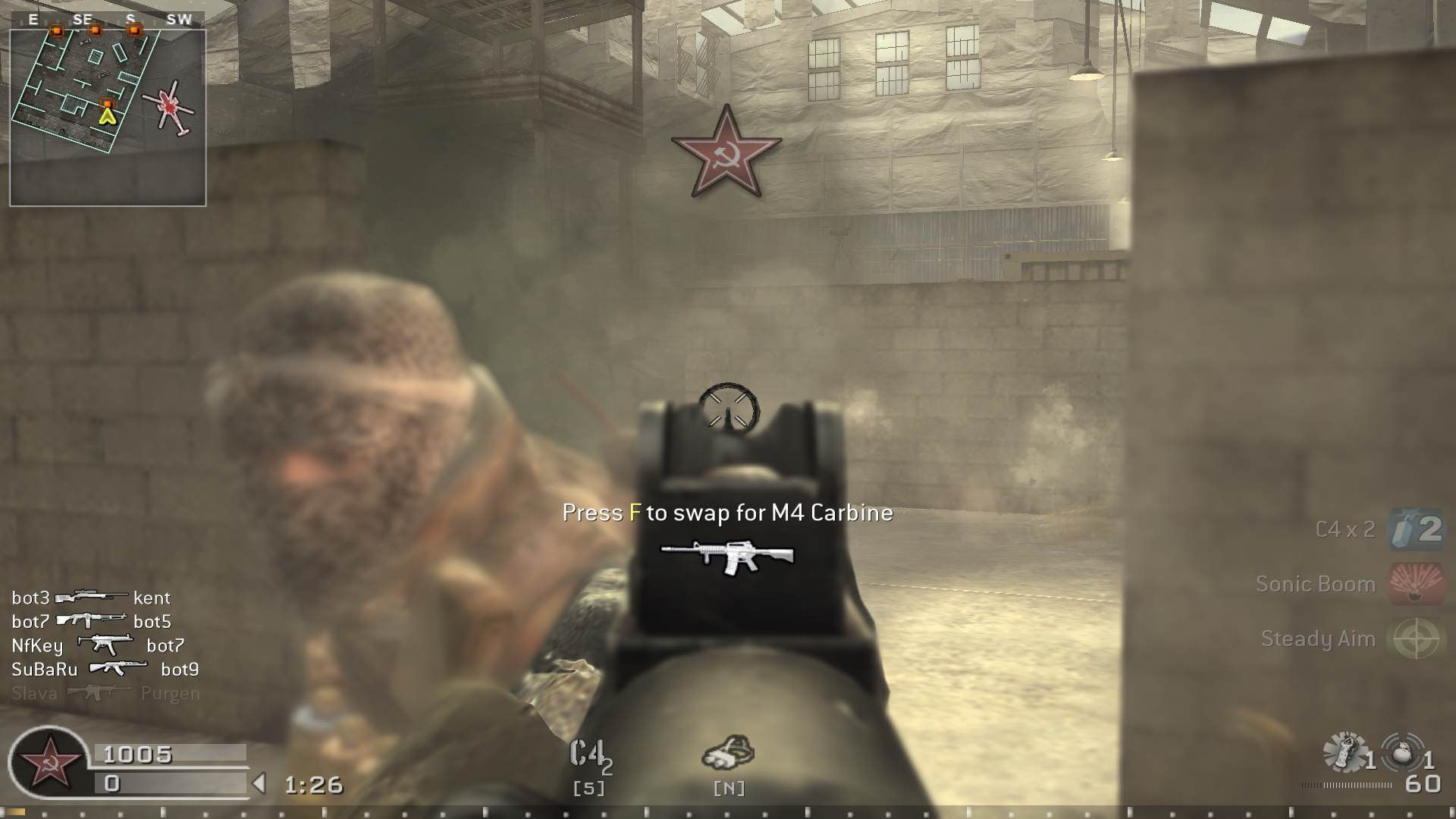Viewport: 1456px width, 819px height.
Task: Click the arrow next to the score bar
Action: pyautogui.click(x=261, y=782)
